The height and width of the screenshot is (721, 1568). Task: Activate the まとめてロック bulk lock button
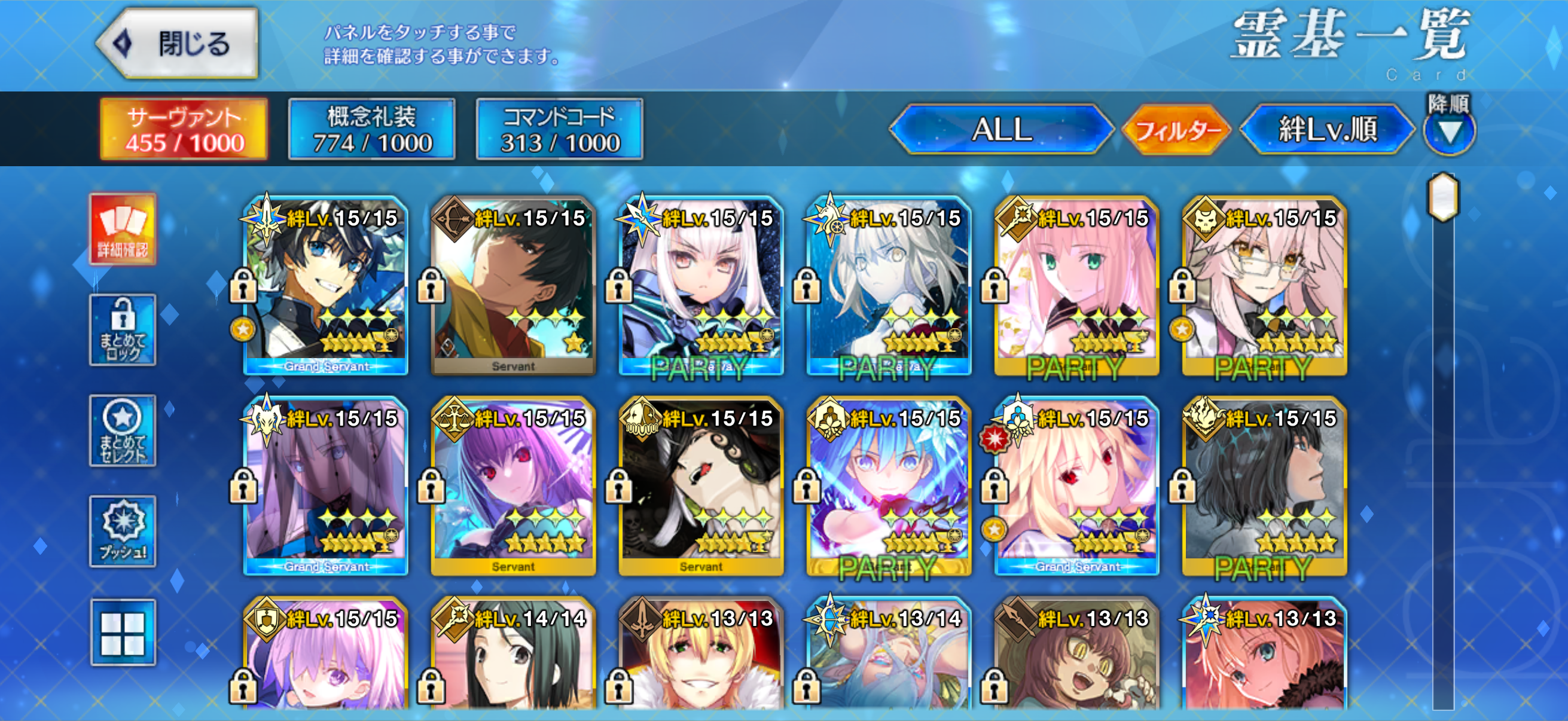click(x=123, y=330)
